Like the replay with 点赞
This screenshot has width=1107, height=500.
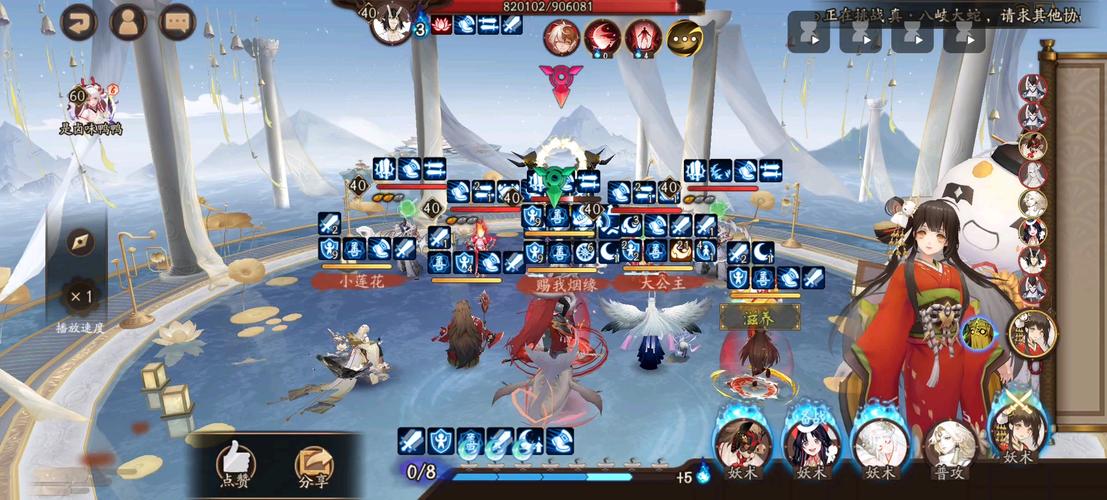pos(236,466)
